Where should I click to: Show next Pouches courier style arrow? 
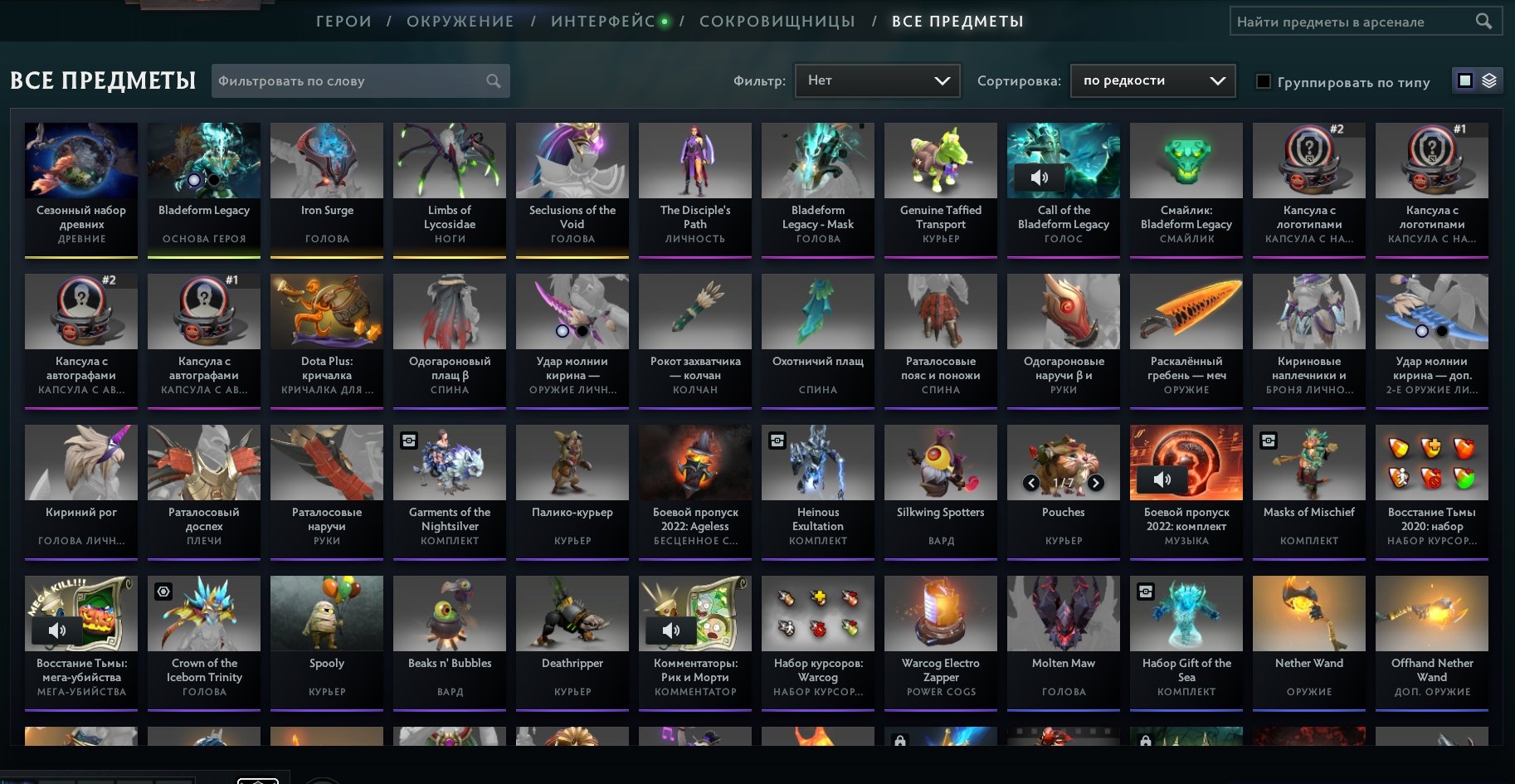[1096, 483]
